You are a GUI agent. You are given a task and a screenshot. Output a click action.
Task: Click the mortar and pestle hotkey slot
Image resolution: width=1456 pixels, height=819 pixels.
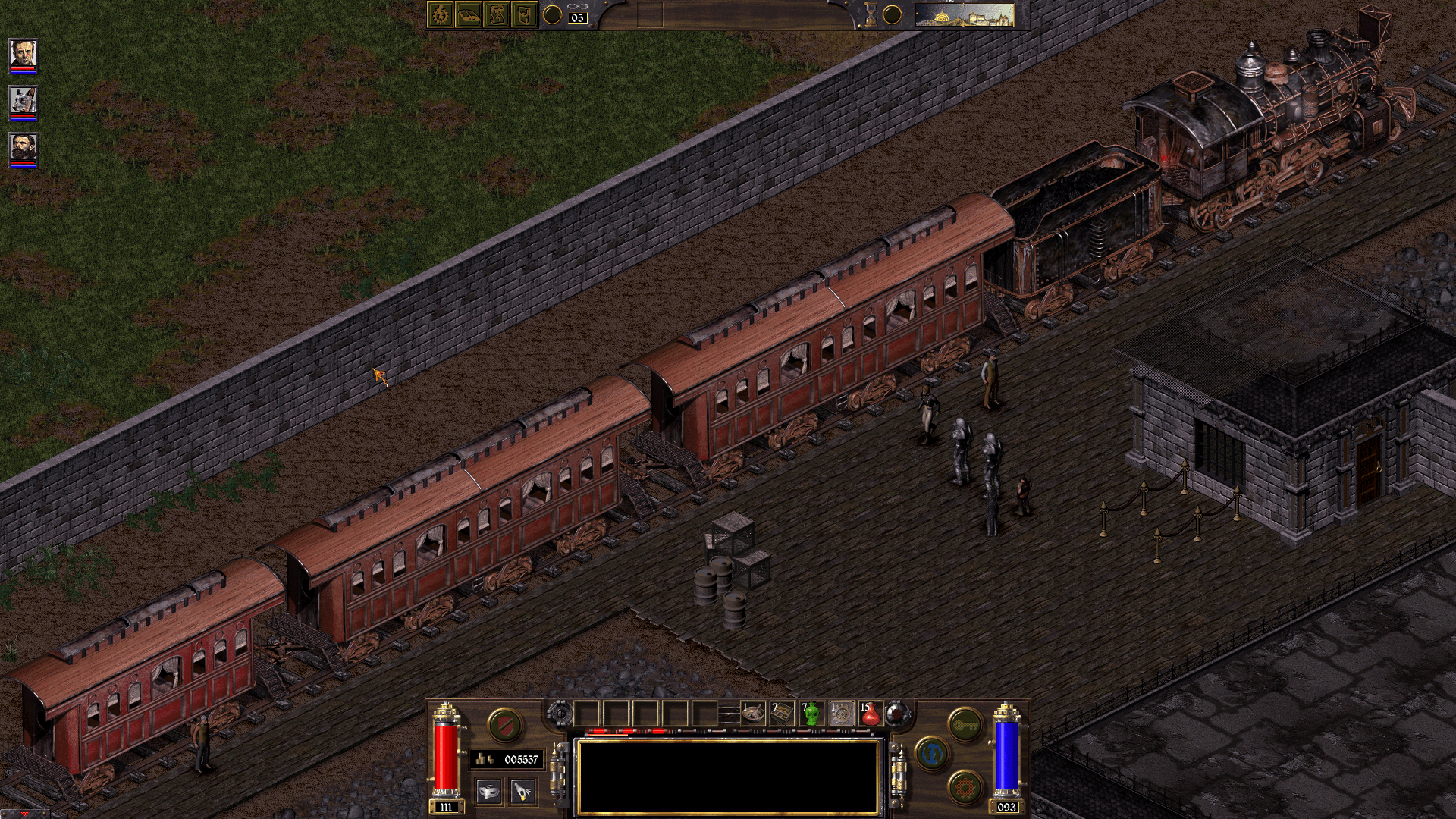click(x=753, y=714)
